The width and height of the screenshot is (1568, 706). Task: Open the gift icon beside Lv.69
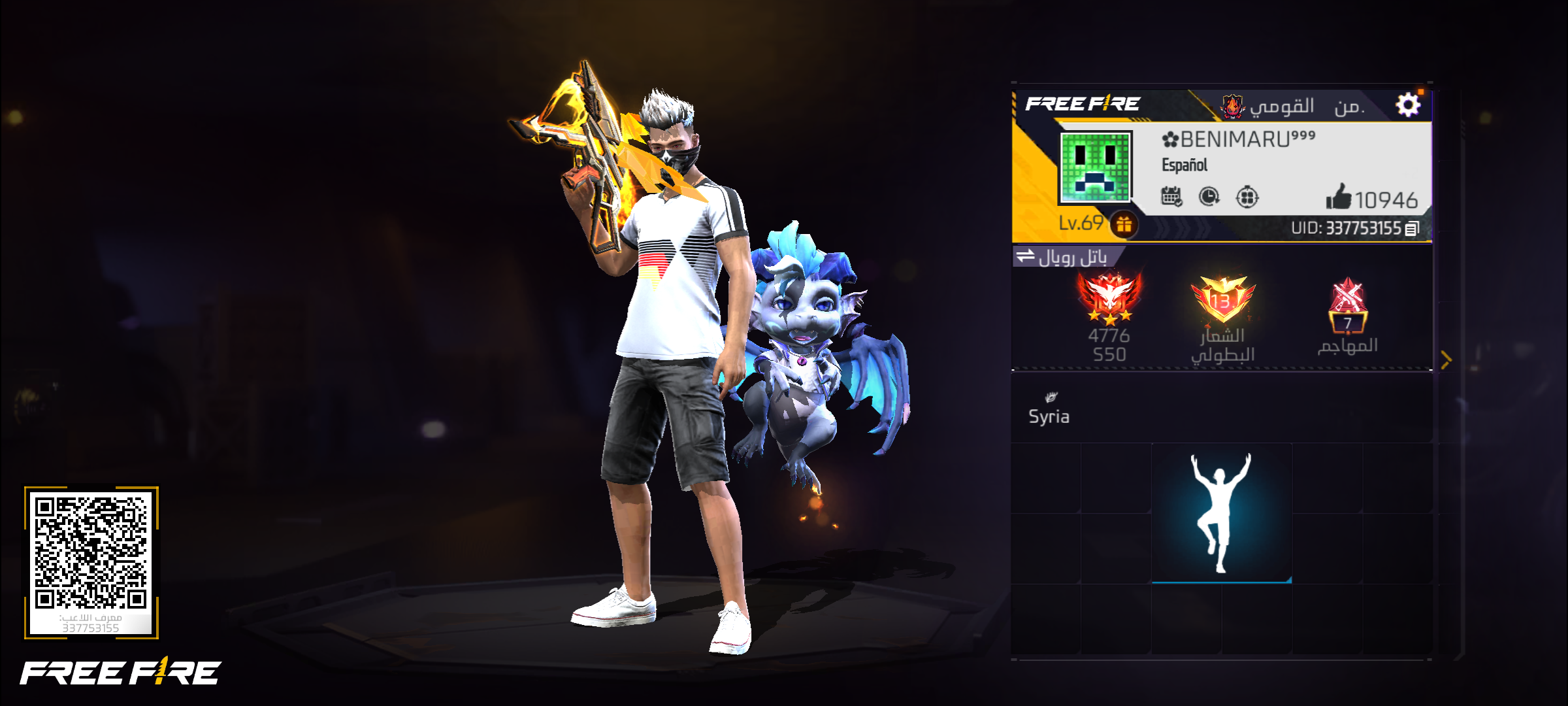pyautogui.click(x=1124, y=224)
